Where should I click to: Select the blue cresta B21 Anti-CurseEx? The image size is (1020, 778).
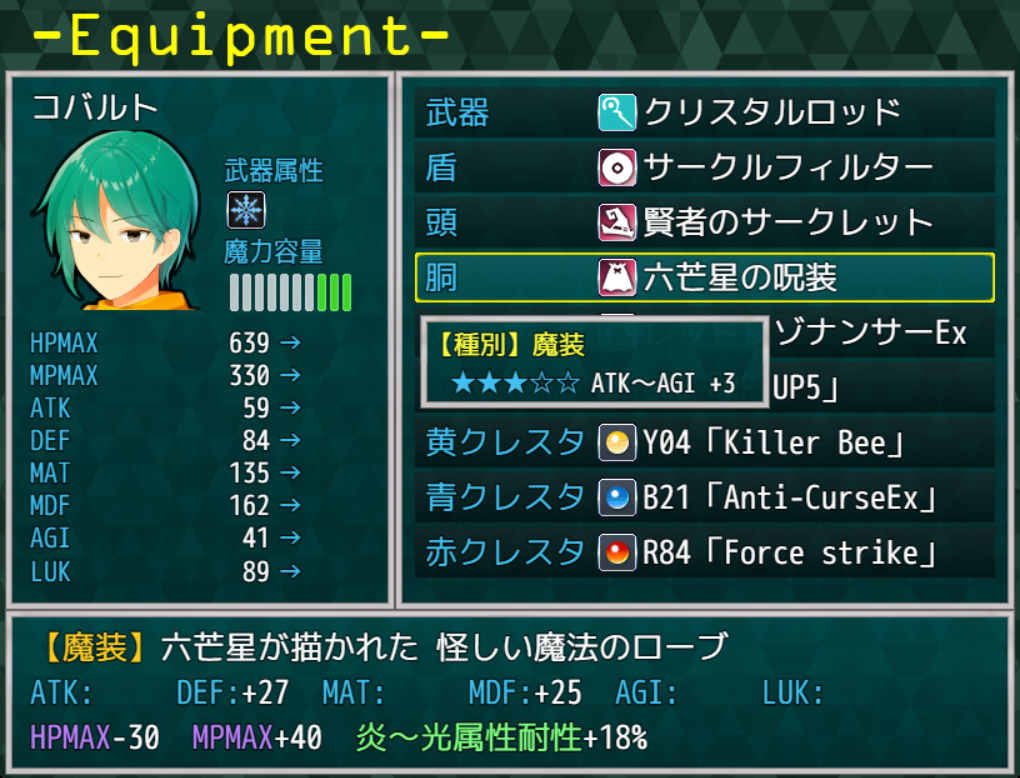click(704, 498)
